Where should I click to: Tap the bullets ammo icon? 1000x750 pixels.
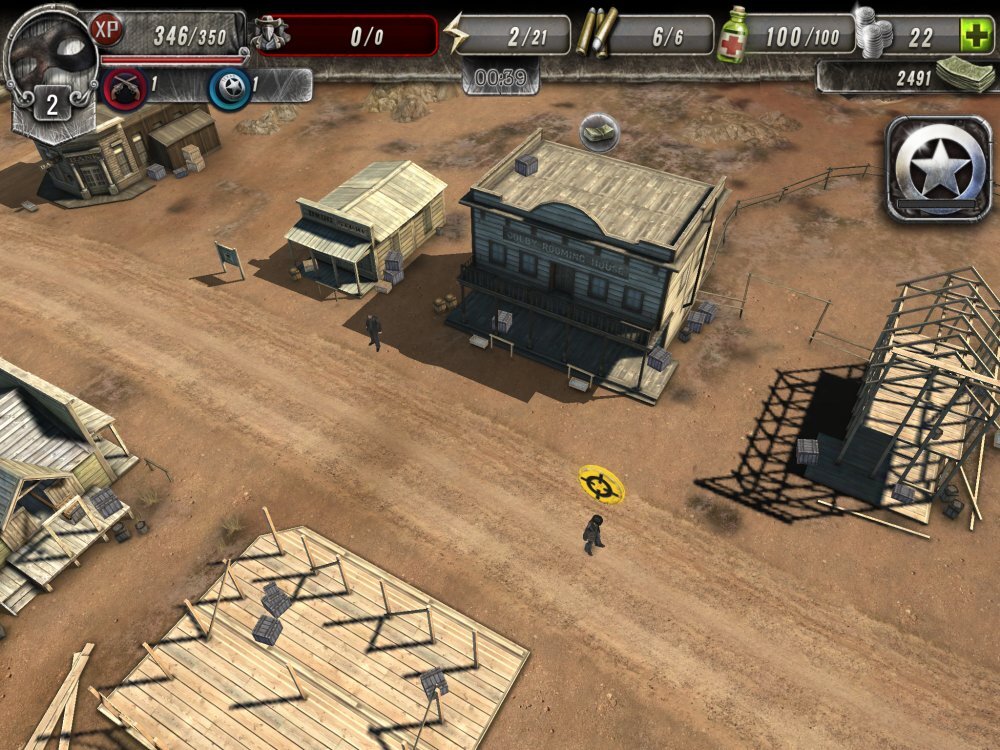pos(595,33)
